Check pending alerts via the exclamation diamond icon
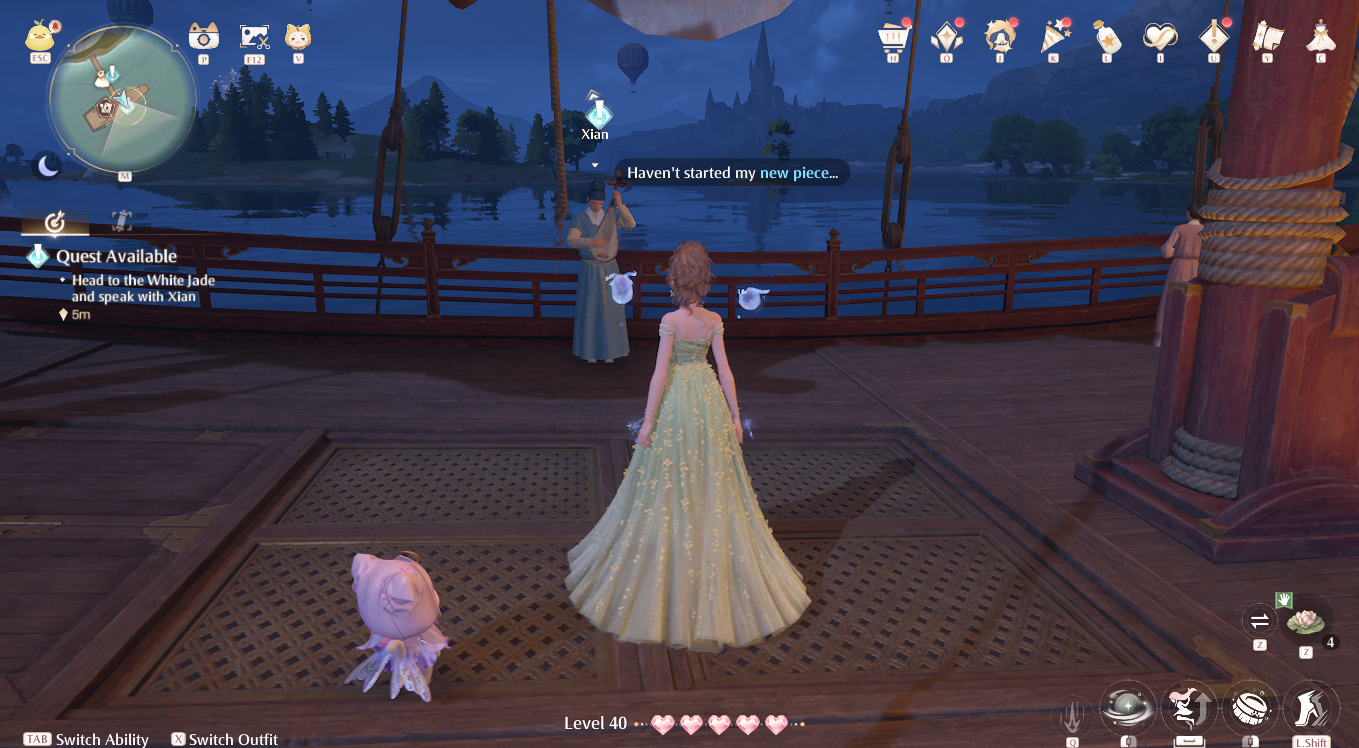Viewport: 1359px width, 748px height. click(1214, 38)
